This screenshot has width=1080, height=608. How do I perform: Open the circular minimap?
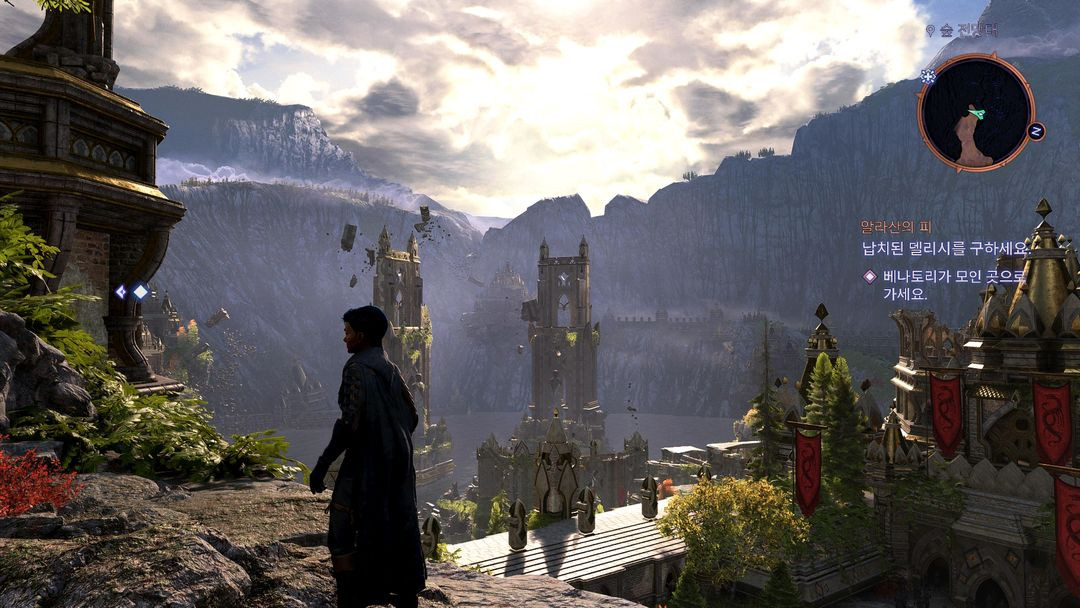pos(975,112)
